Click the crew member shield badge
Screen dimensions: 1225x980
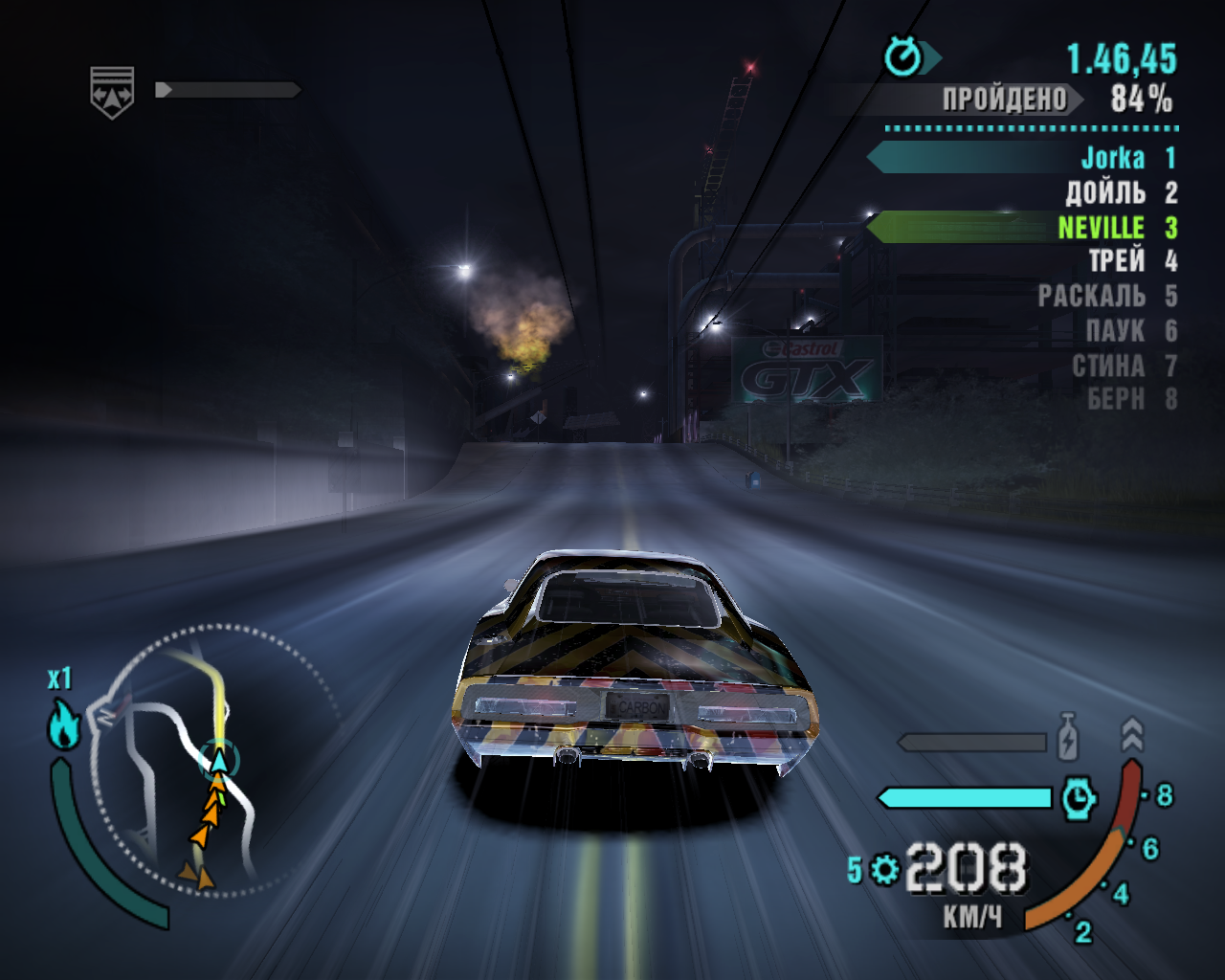(112, 92)
